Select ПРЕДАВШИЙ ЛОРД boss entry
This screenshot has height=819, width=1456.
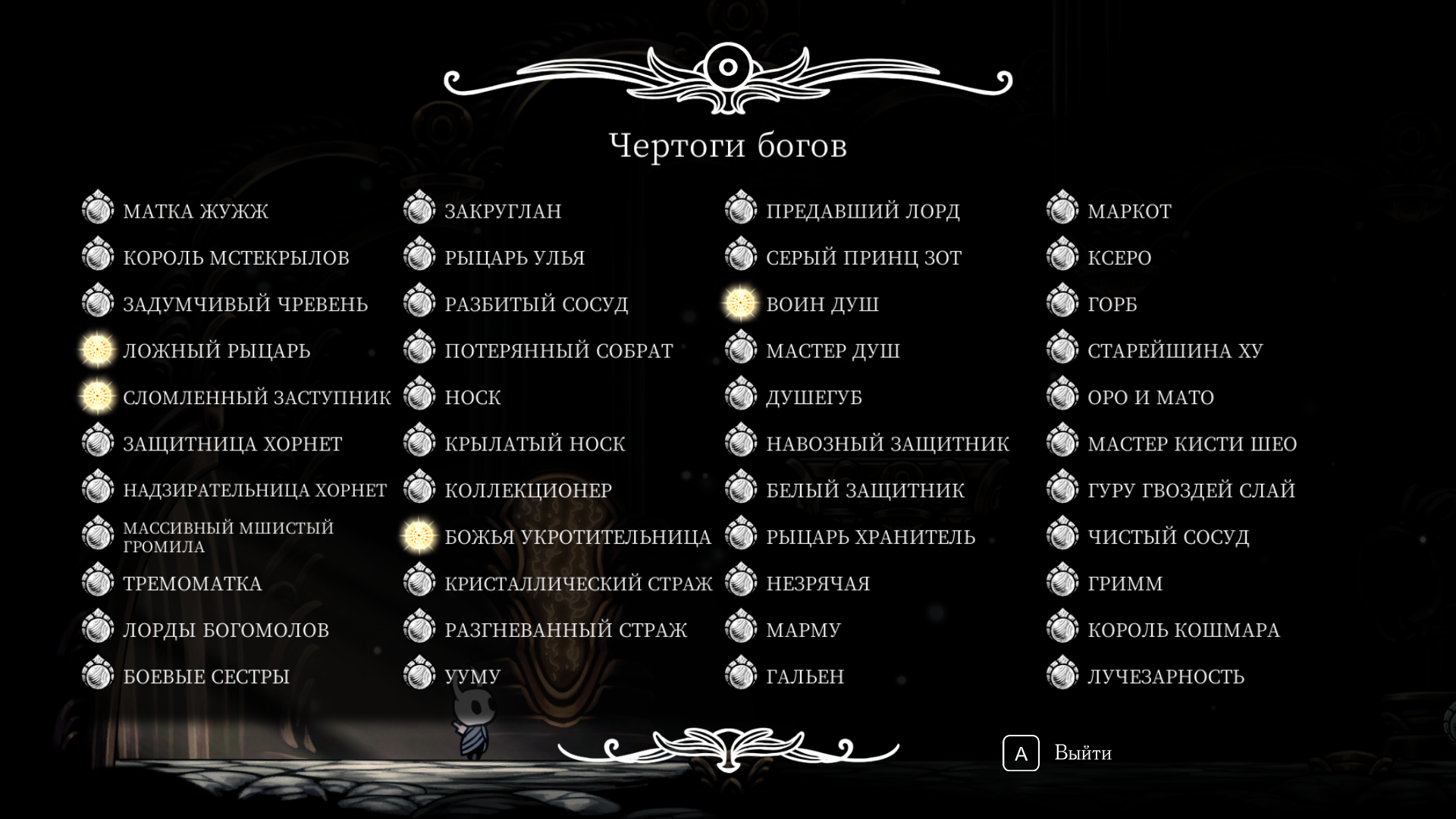[x=862, y=211]
